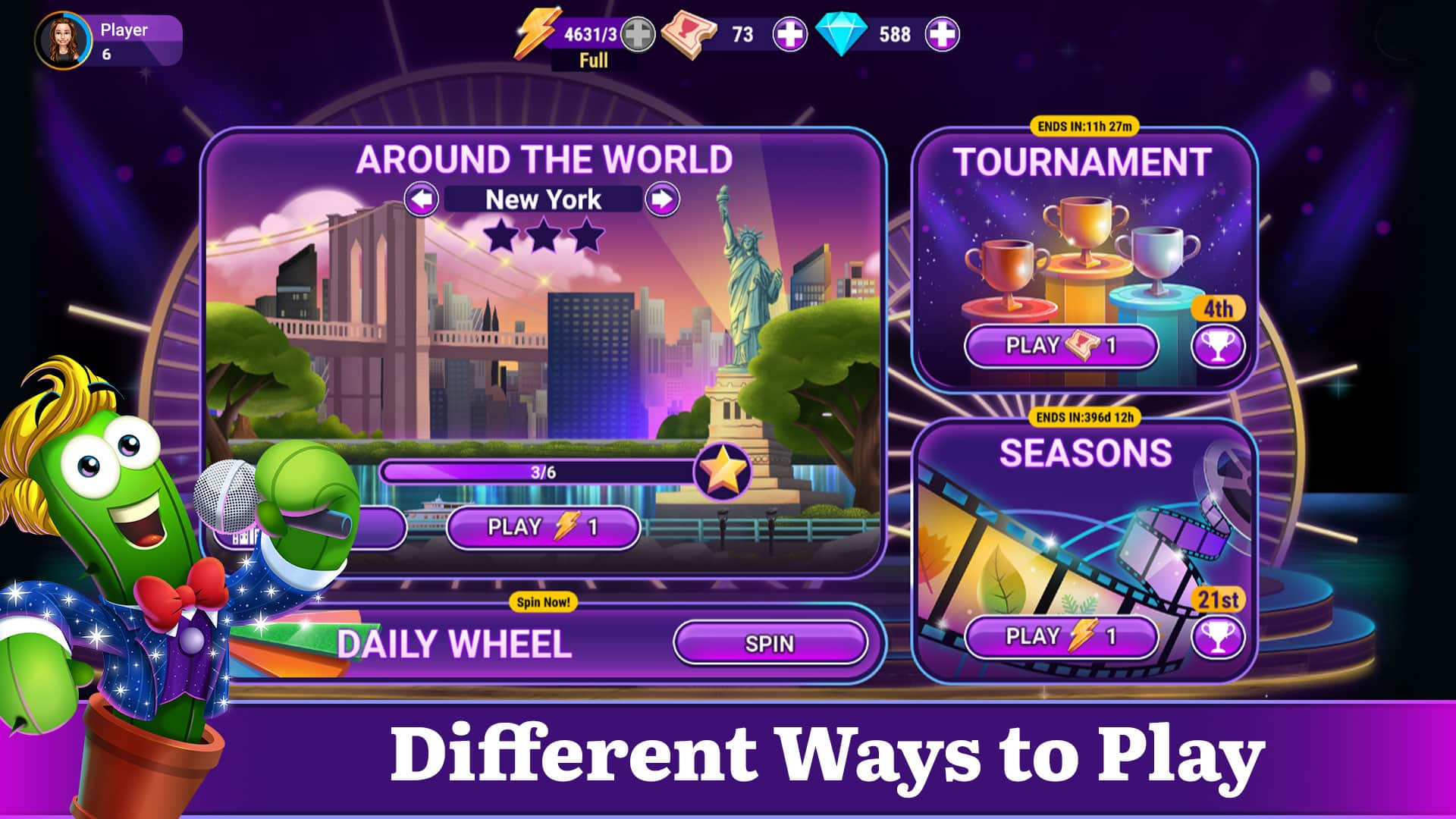
Task: Go to previous city with left arrow
Action: pyautogui.click(x=423, y=199)
